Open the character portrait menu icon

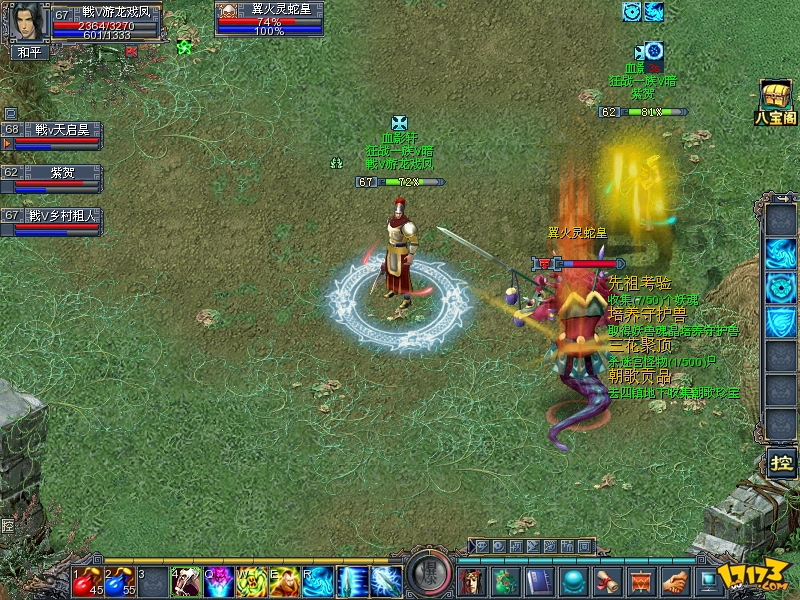472,580
